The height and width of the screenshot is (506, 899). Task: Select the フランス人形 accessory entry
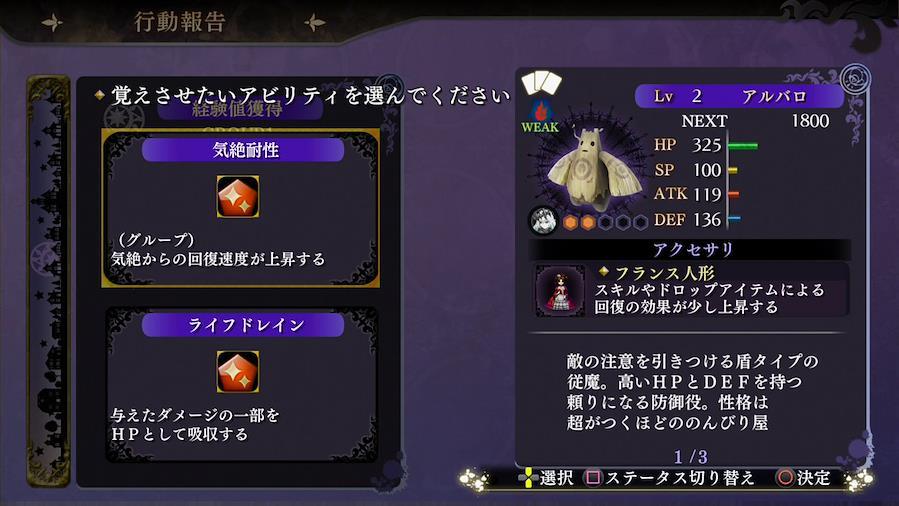point(691,290)
